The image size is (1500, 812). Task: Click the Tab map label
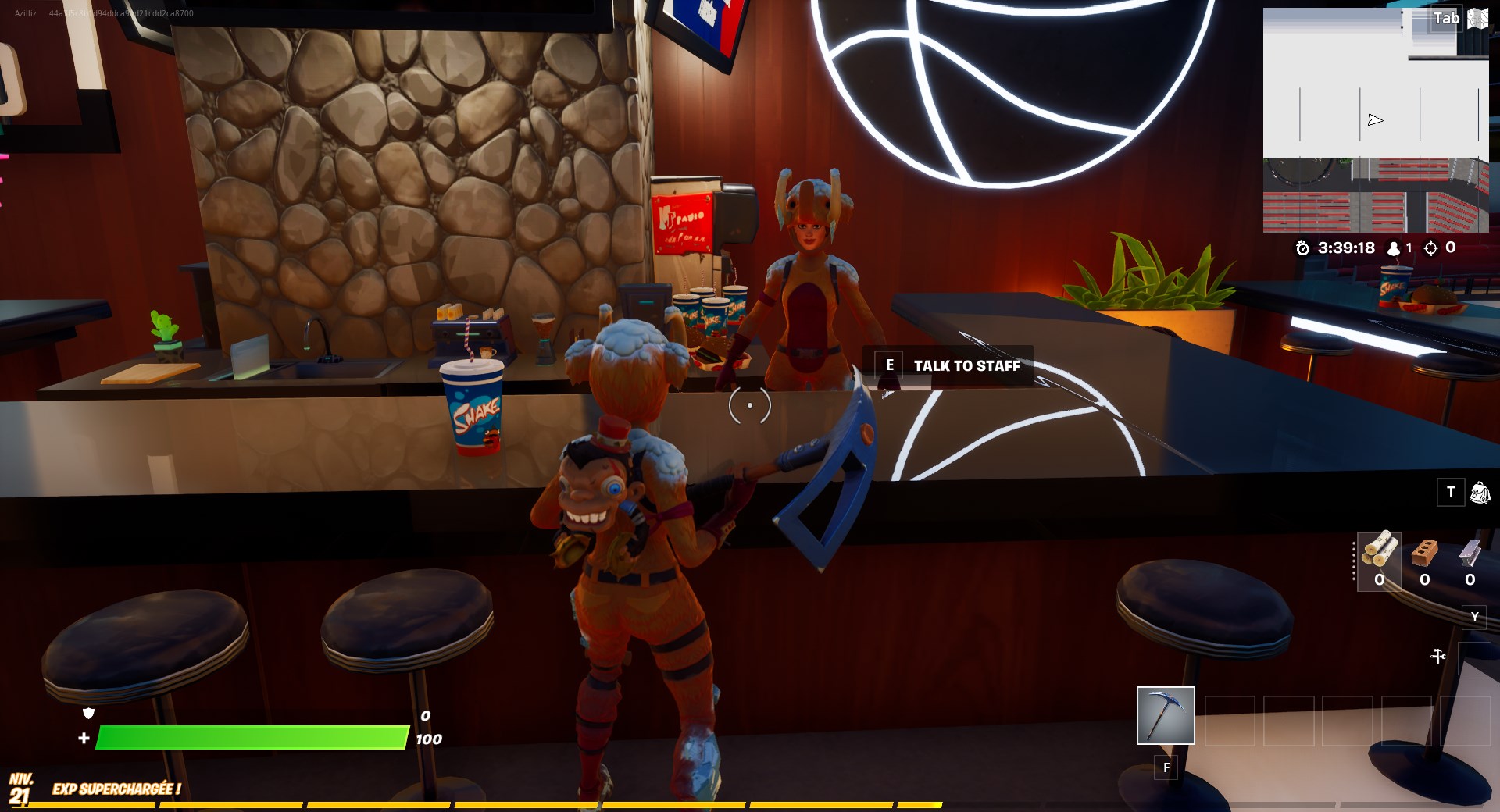[x=1445, y=19]
